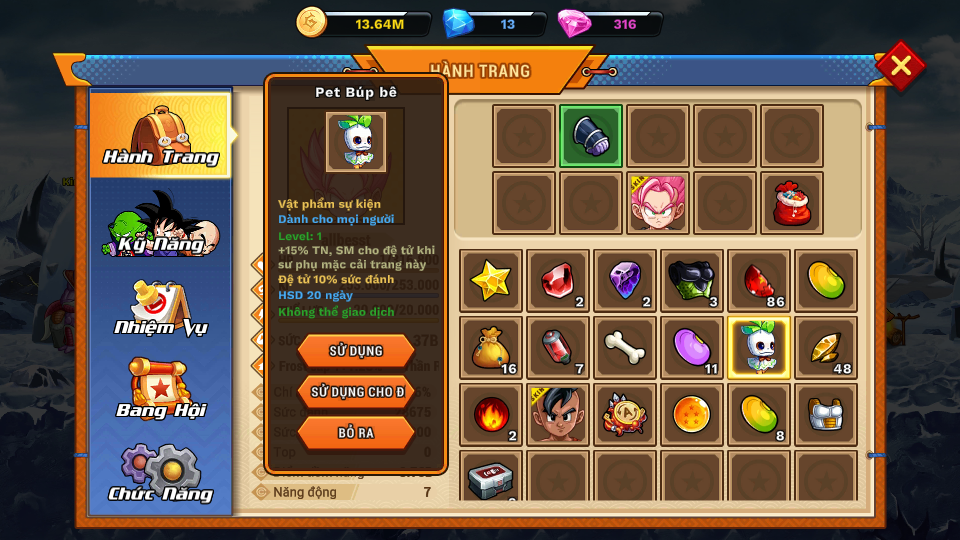Open the Kỹ Năng skills tab
The height and width of the screenshot is (540, 960).
click(x=160, y=222)
